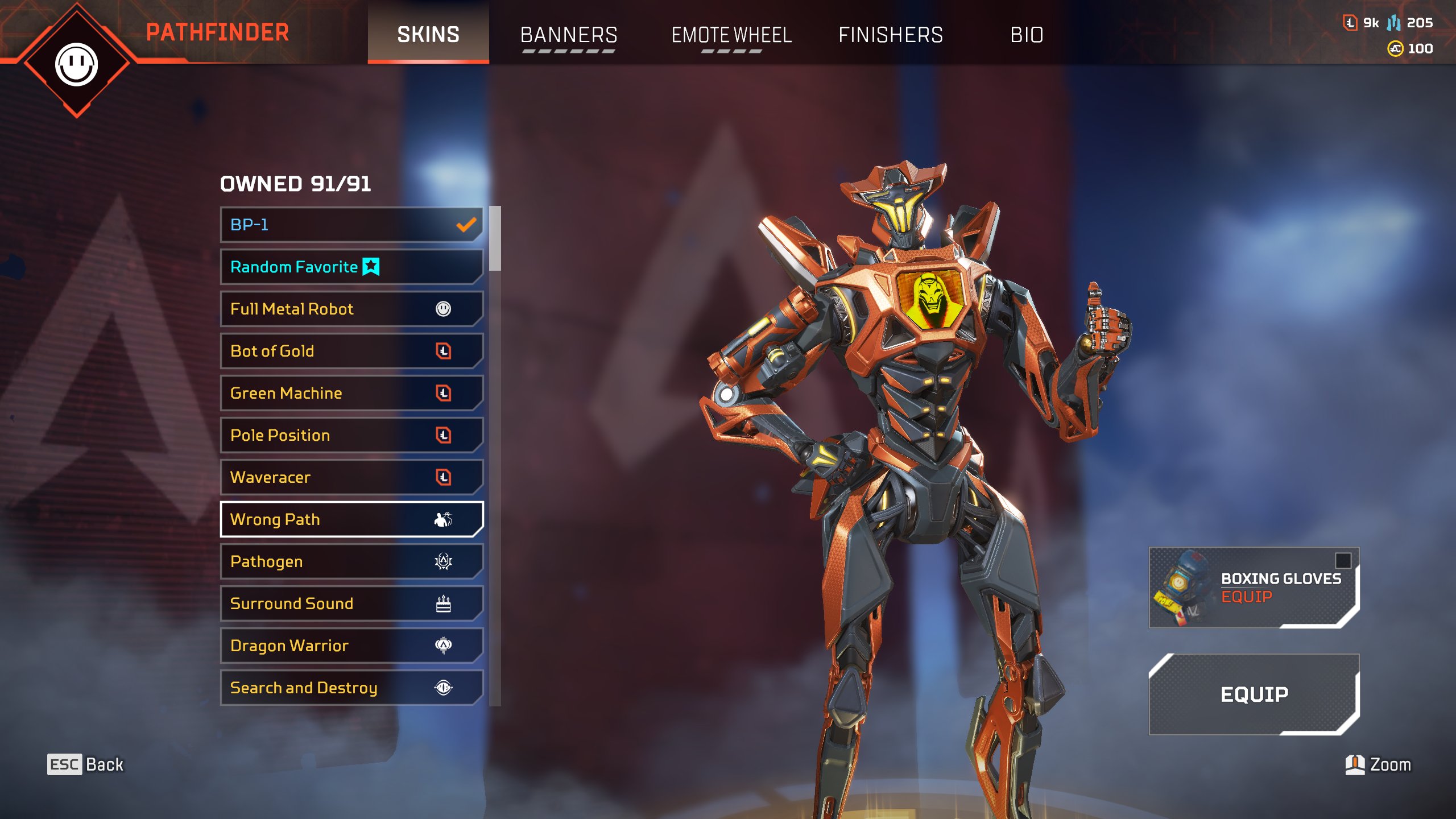Equip the selected skin with the large Equip button
The width and height of the screenshot is (1456, 819).
pyautogui.click(x=1254, y=694)
